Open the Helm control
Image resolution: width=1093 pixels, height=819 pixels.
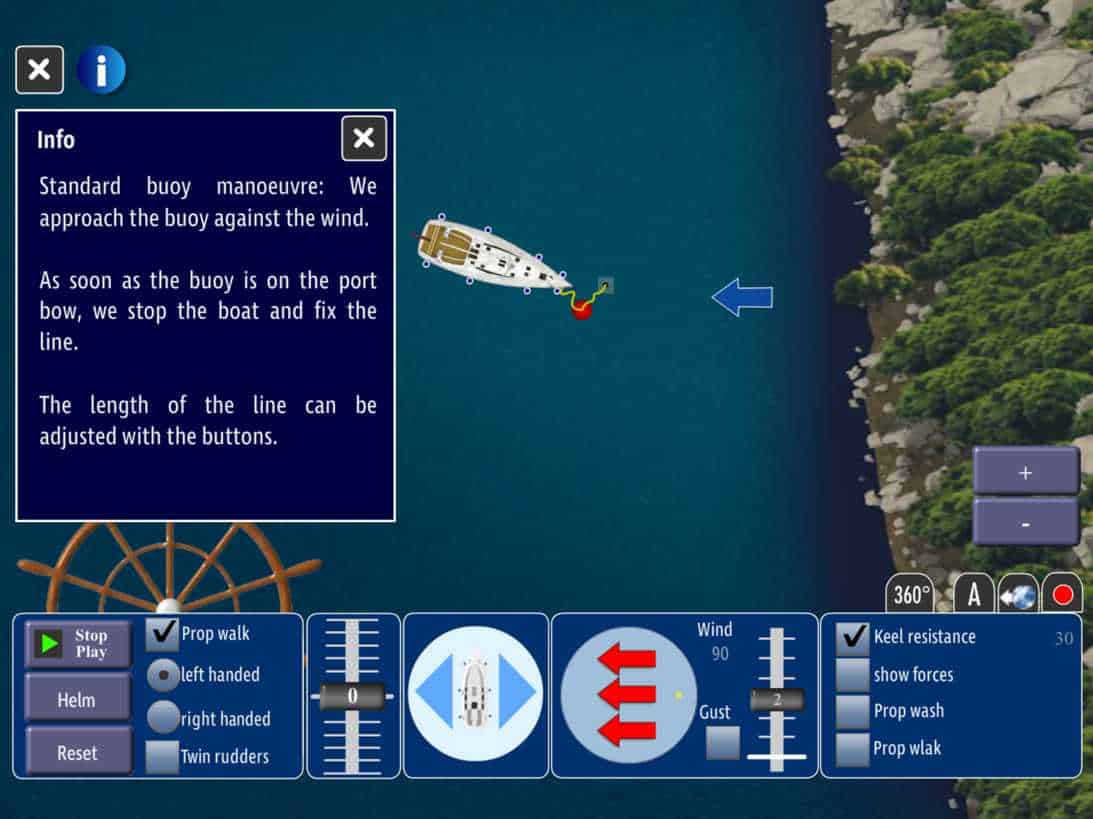tap(77, 700)
